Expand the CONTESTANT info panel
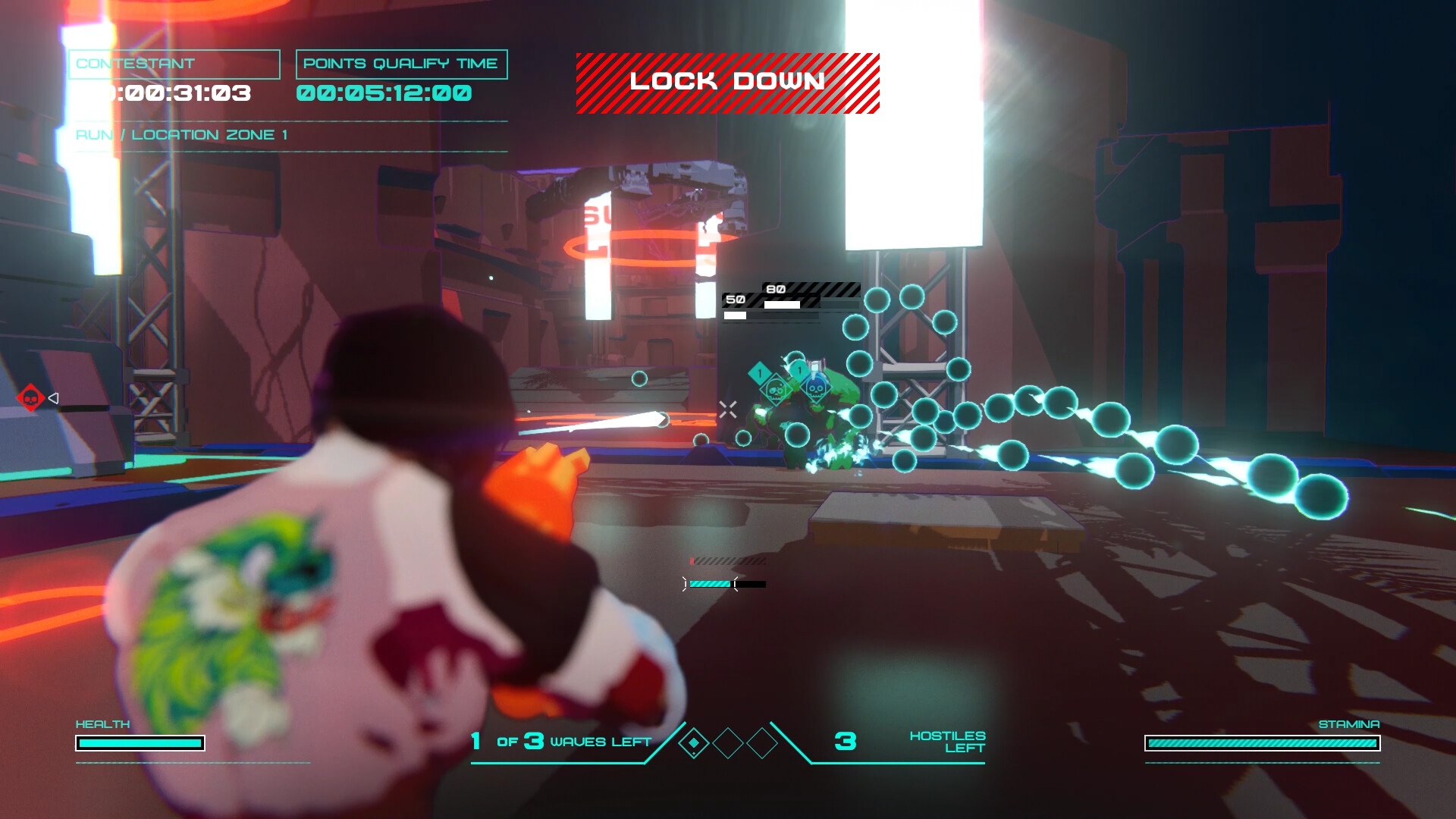Screen dimensions: 1456x819 click(x=173, y=64)
